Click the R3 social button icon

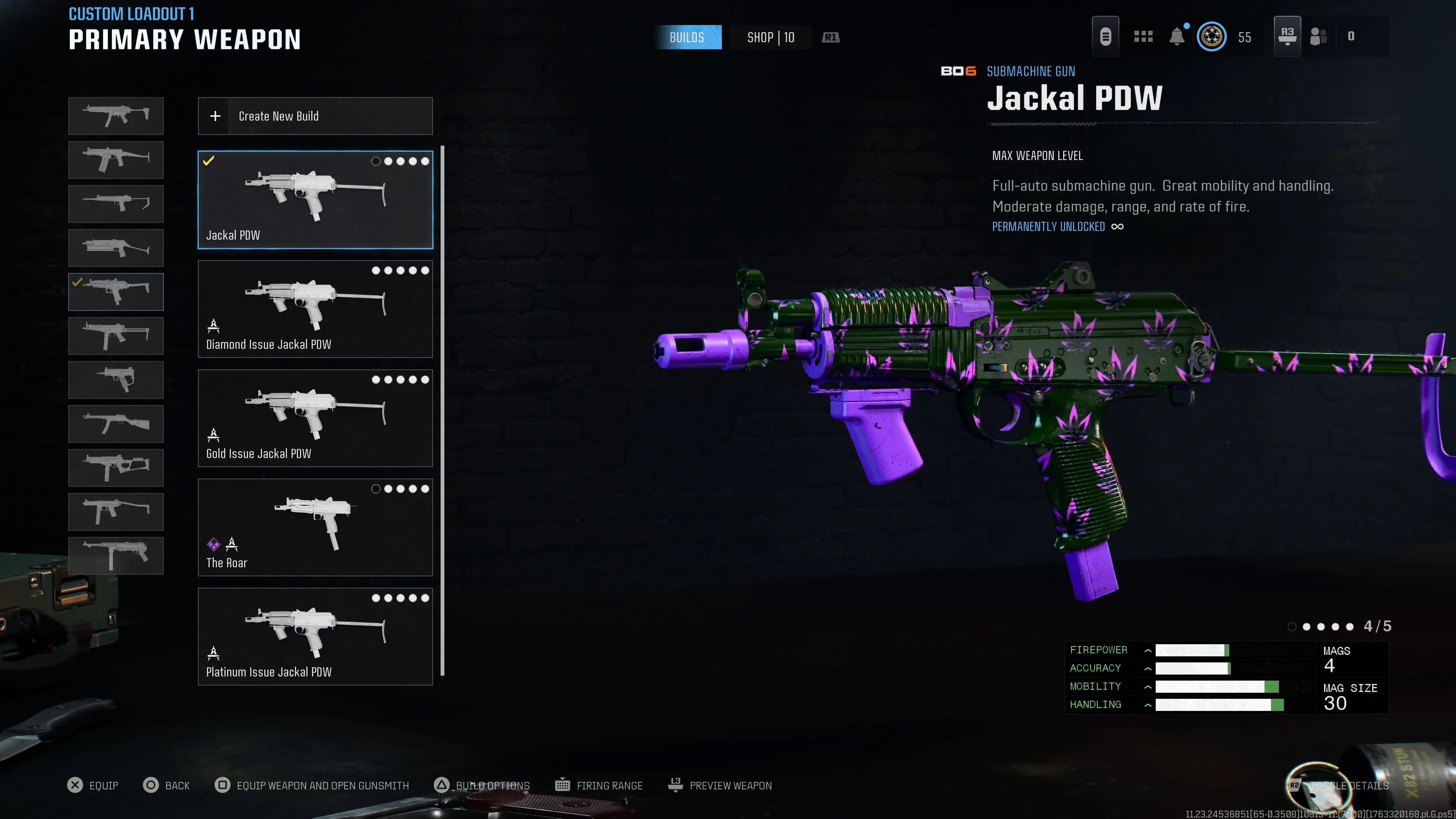tap(1287, 36)
